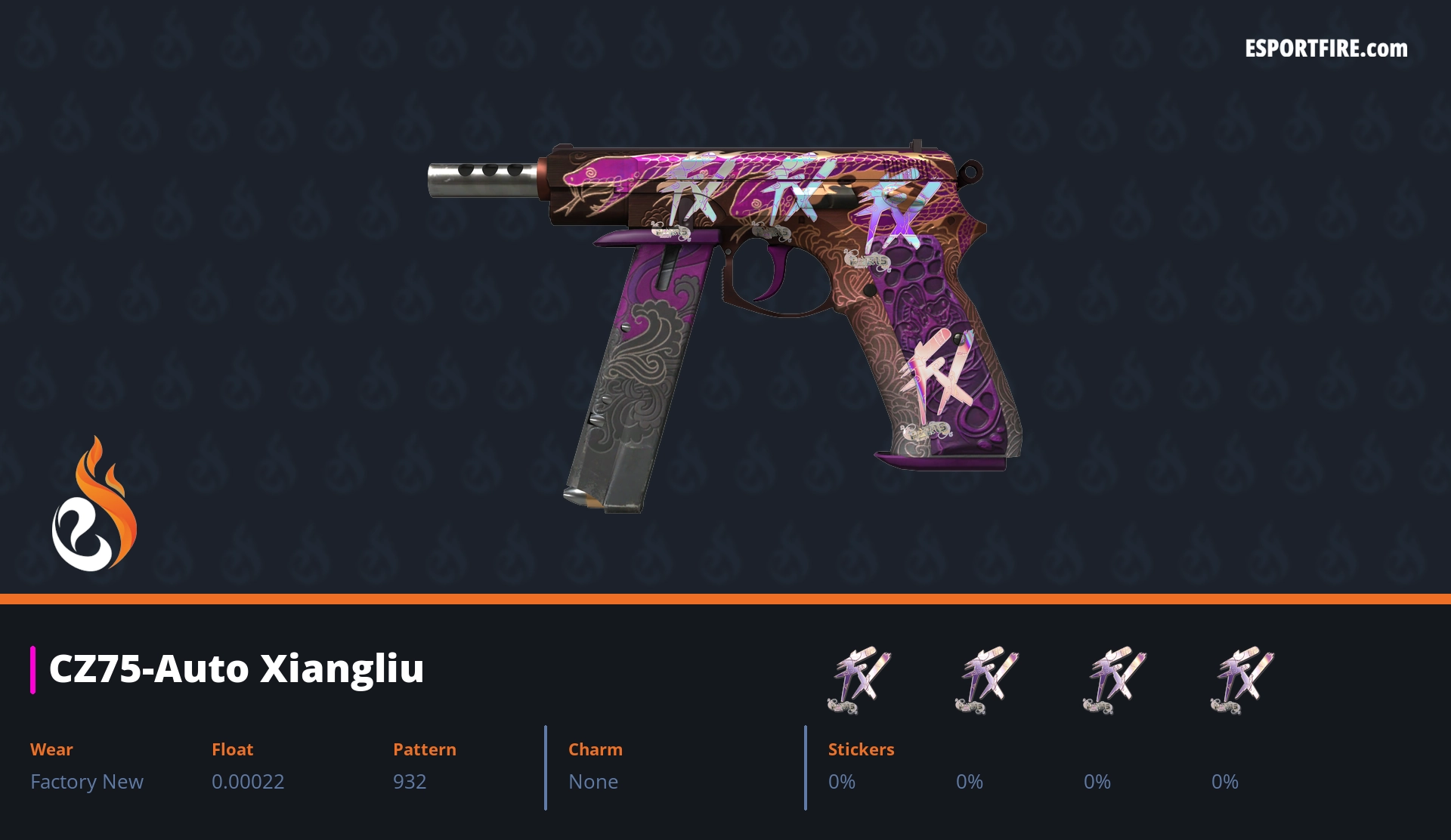Click the orange flame logo
This screenshot has height=840, width=1451.
click(94, 505)
